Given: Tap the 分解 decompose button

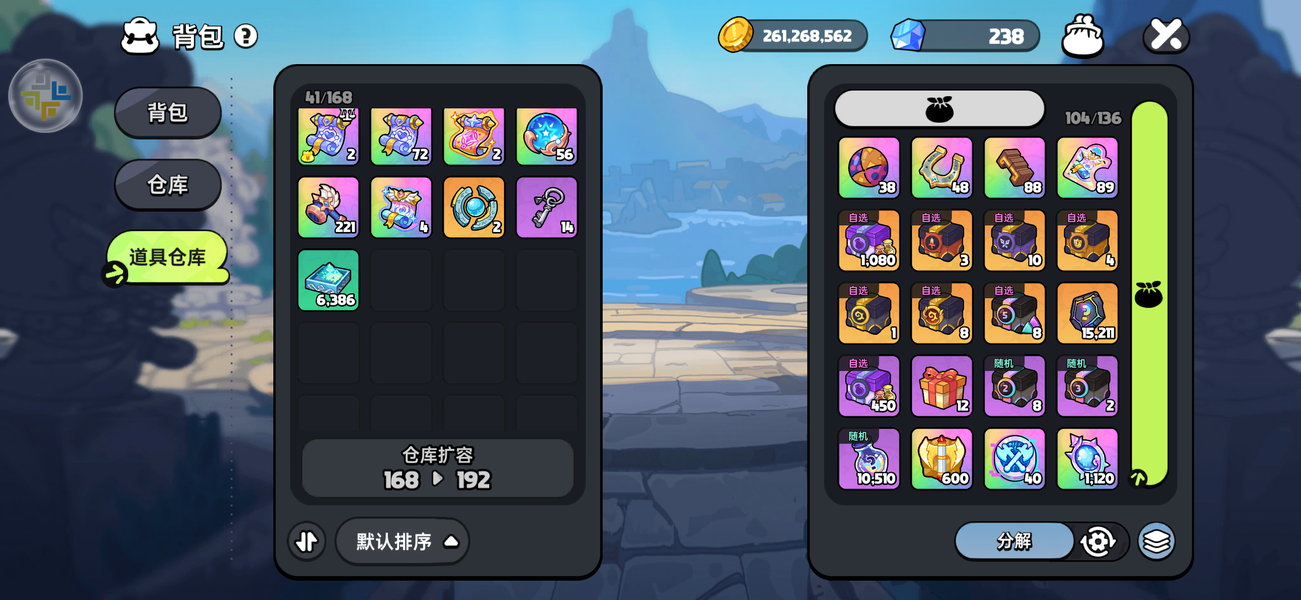Looking at the screenshot, I should coord(1014,541).
